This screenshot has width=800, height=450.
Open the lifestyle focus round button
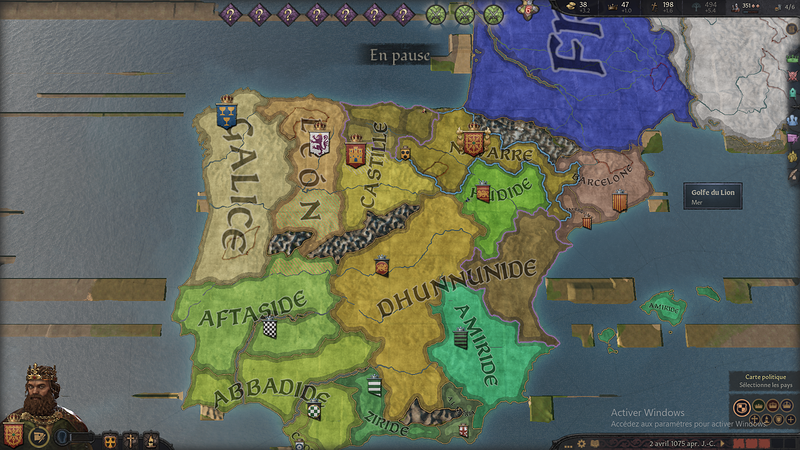(37, 437)
